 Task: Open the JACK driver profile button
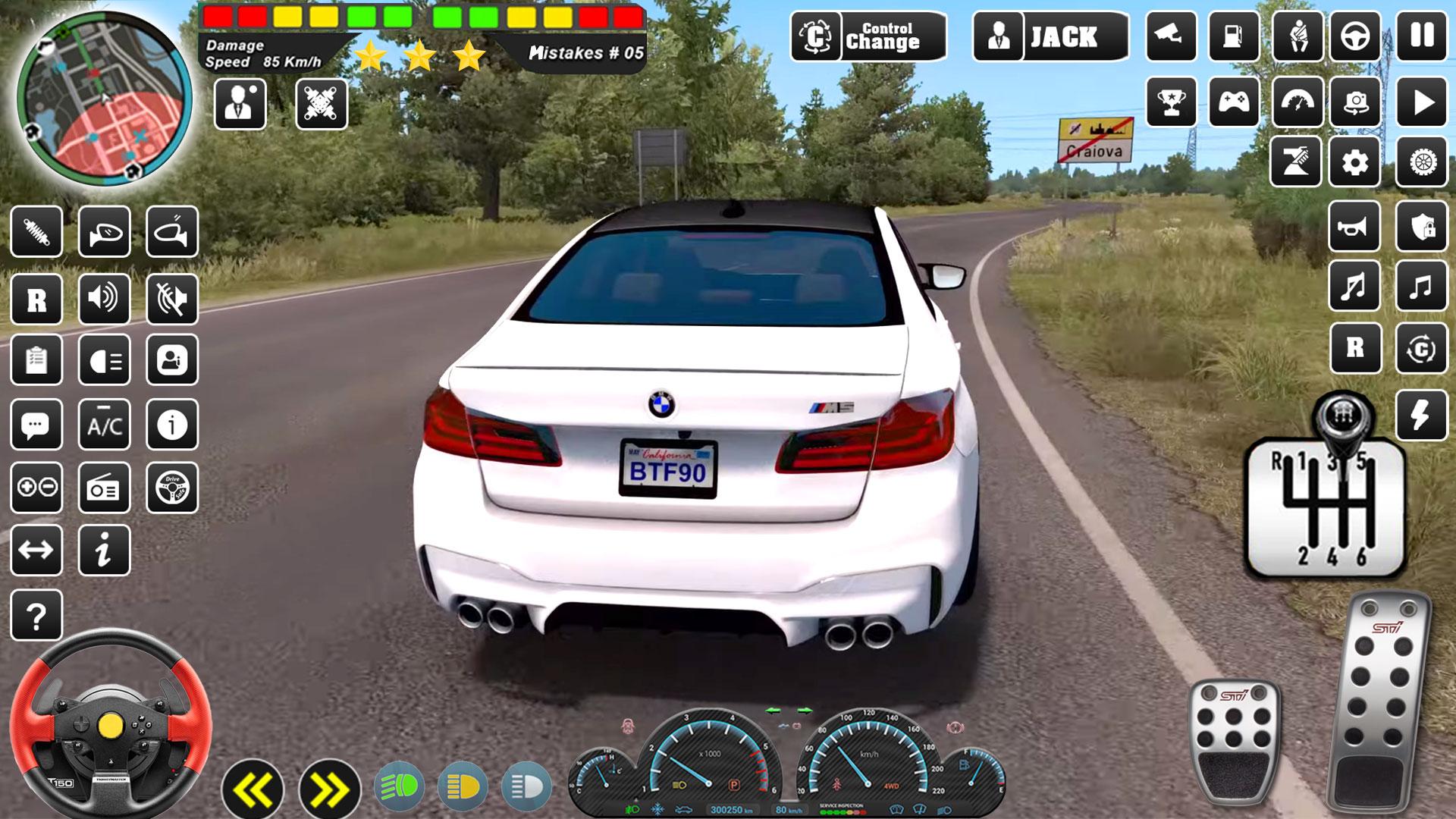click(1050, 36)
